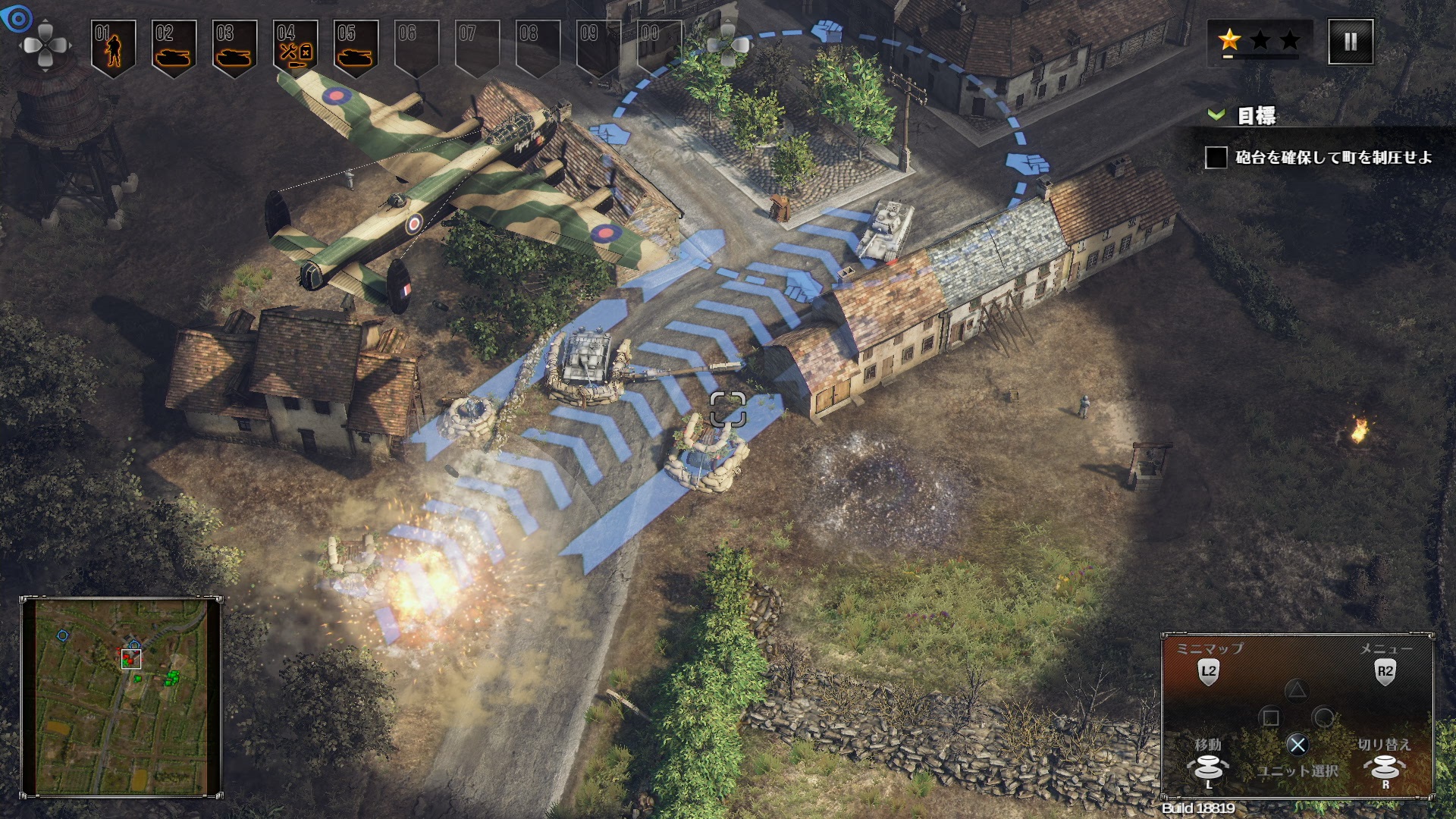Pause the game

point(1350,42)
